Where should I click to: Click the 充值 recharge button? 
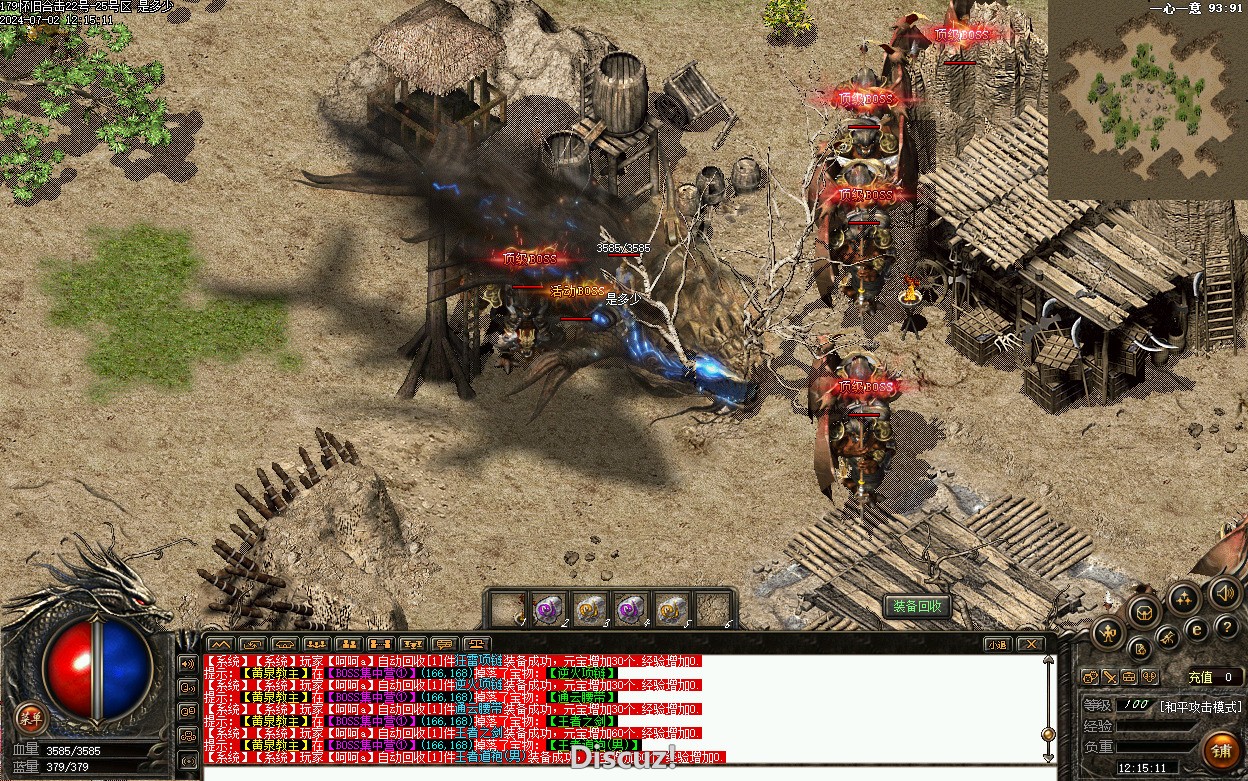[1201, 677]
